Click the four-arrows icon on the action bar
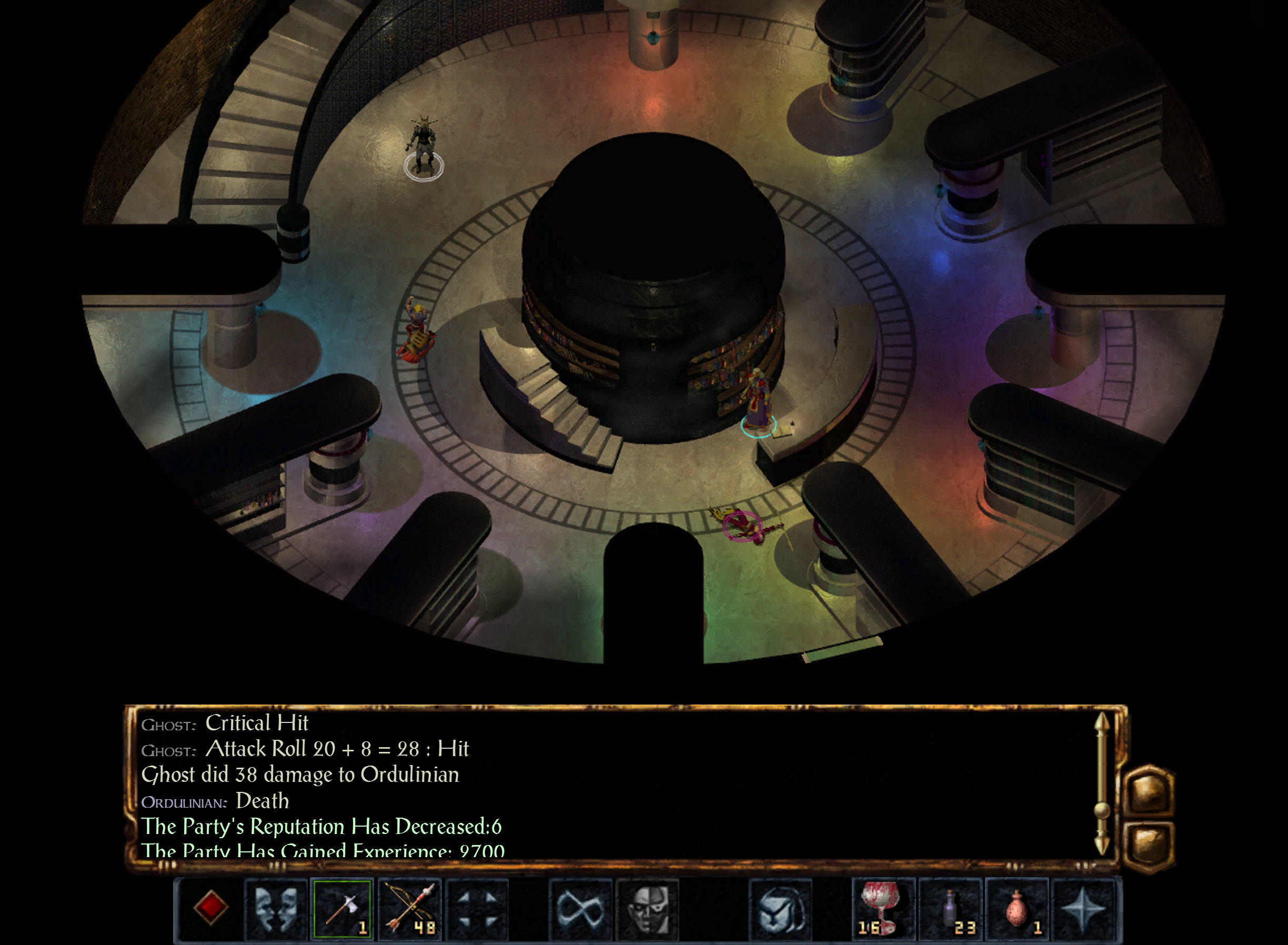This screenshot has height=945, width=1288. pos(477,908)
